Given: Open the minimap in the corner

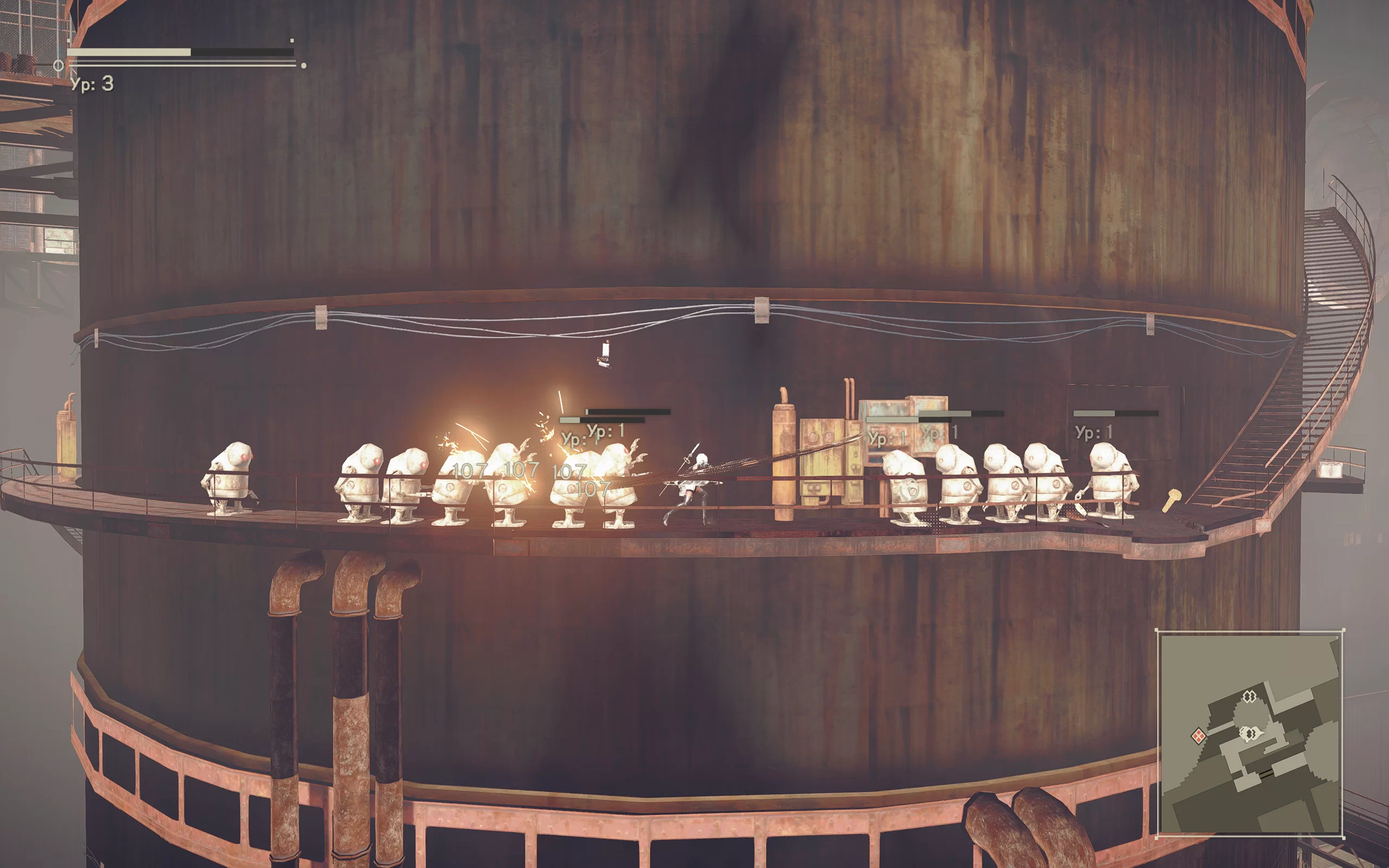Looking at the screenshot, I should point(1250,733).
